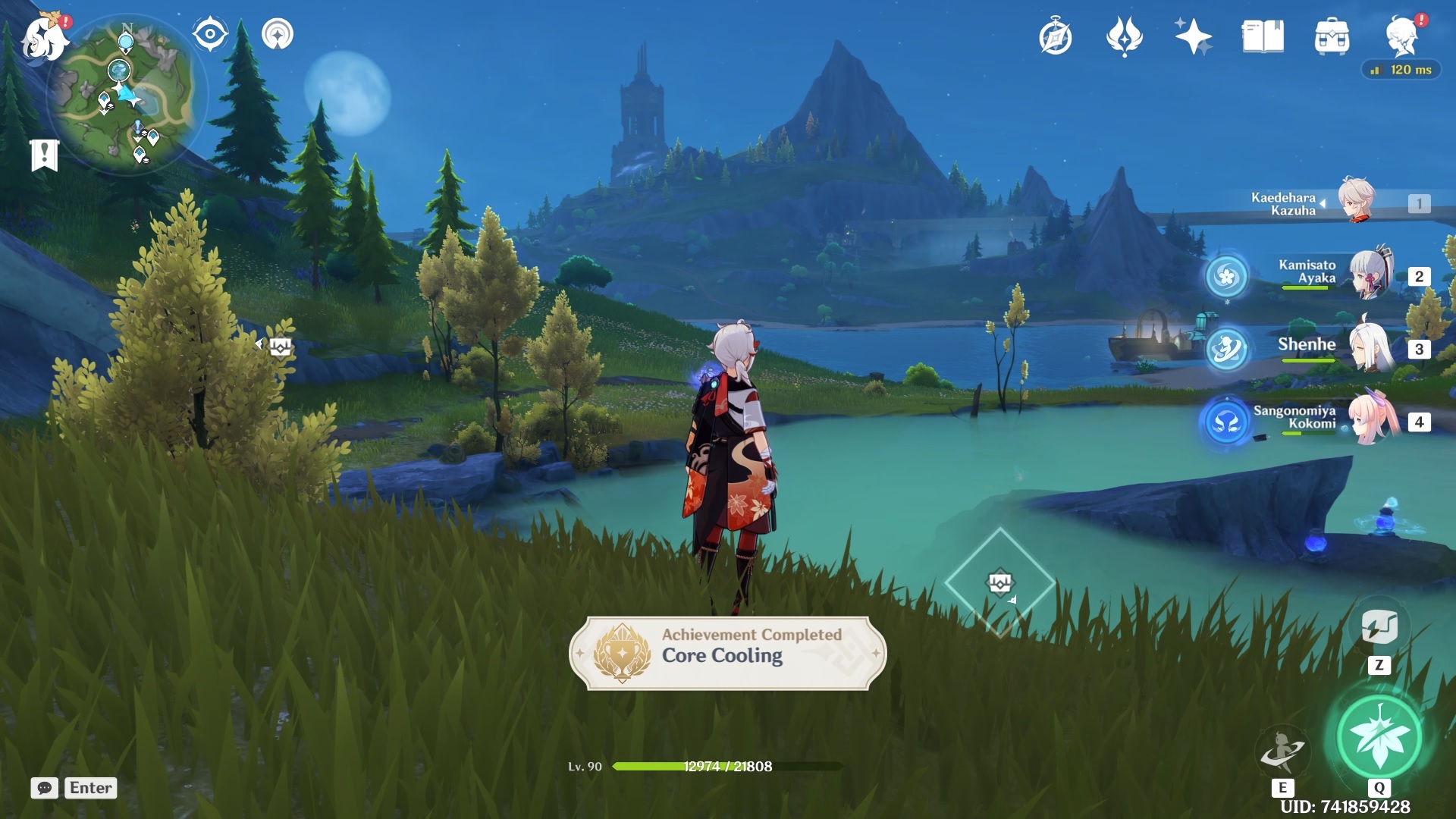Viewport: 1456px width, 819px height.
Task: Click the Core Cooling achievement banner
Action: tap(726, 654)
